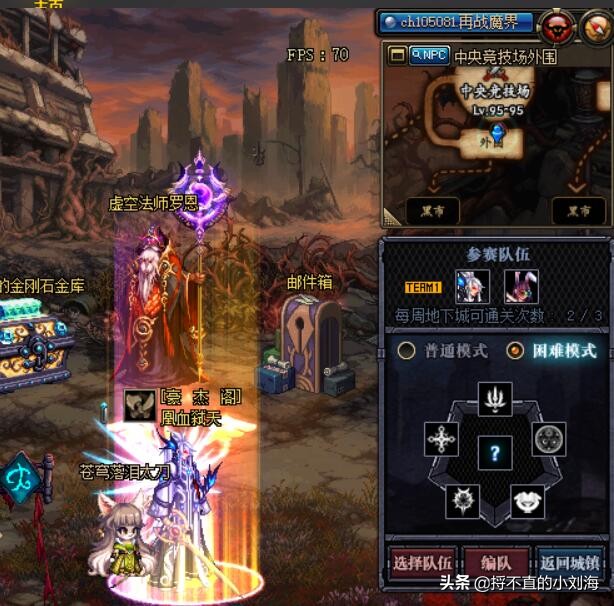Click the 选择队伍 button
This screenshot has height=606, width=614.
[422, 562]
